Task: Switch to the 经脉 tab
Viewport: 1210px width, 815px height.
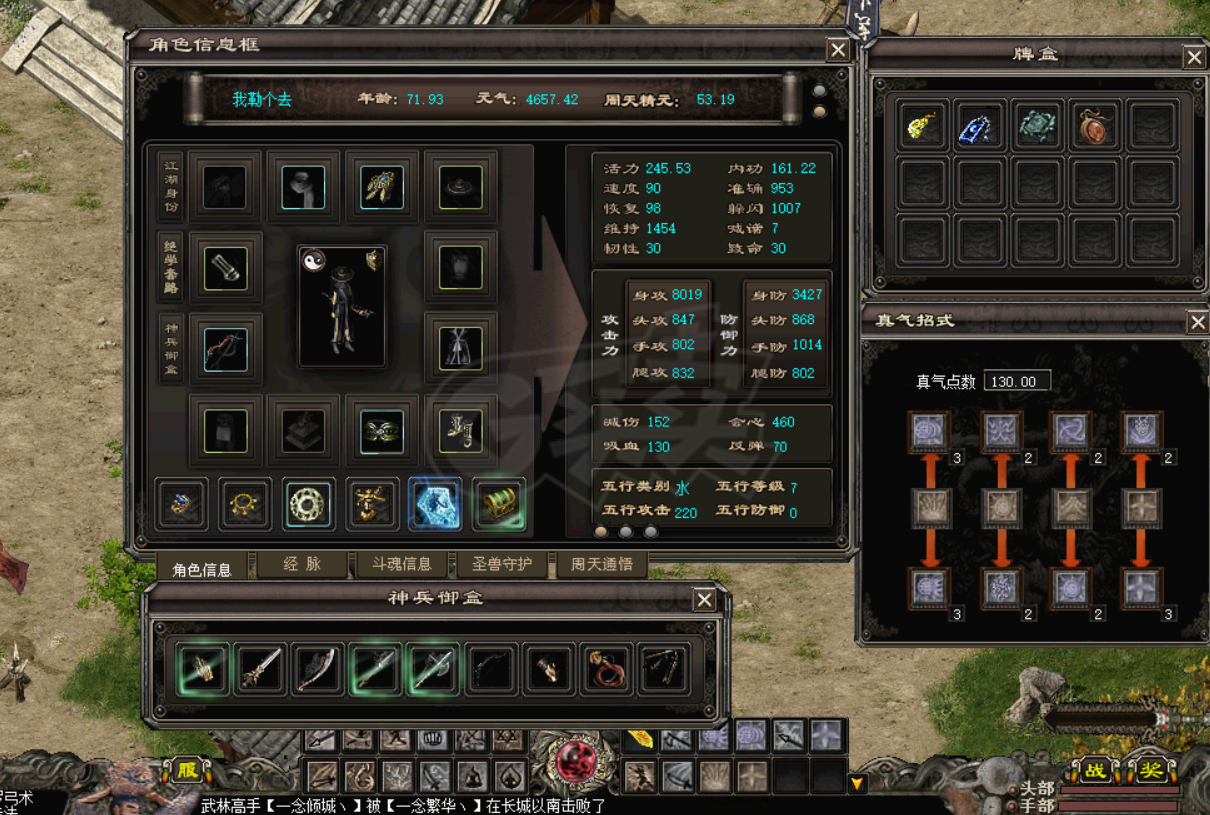Action: [302, 564]
